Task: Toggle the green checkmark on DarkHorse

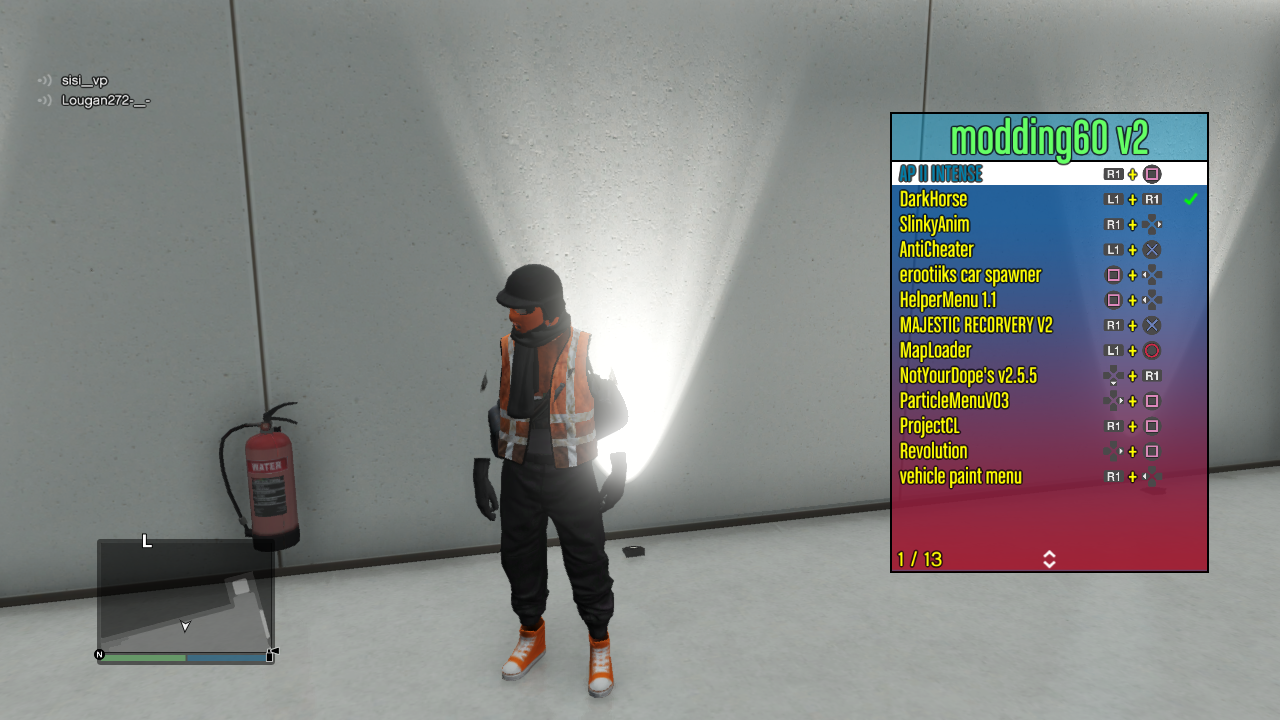Action: [x=1191, y=199]
